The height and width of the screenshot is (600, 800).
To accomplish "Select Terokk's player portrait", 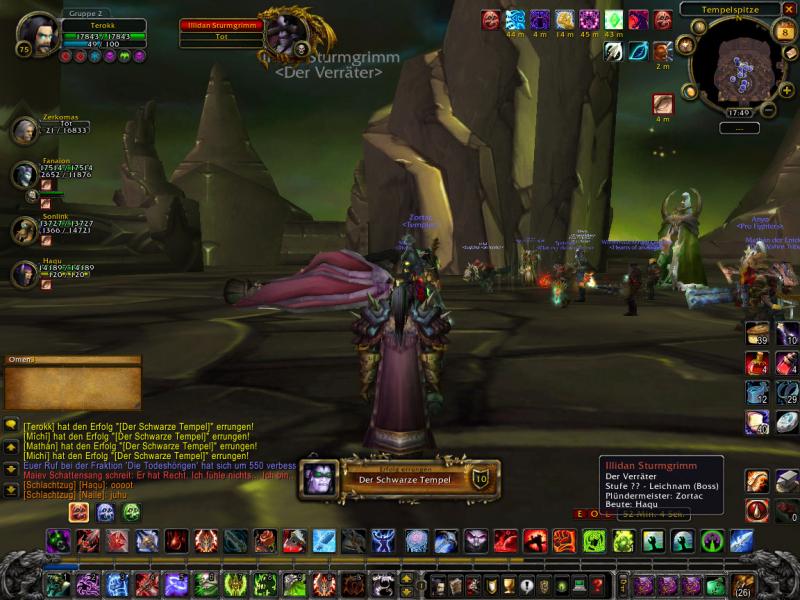I will [x=37, y=34].
